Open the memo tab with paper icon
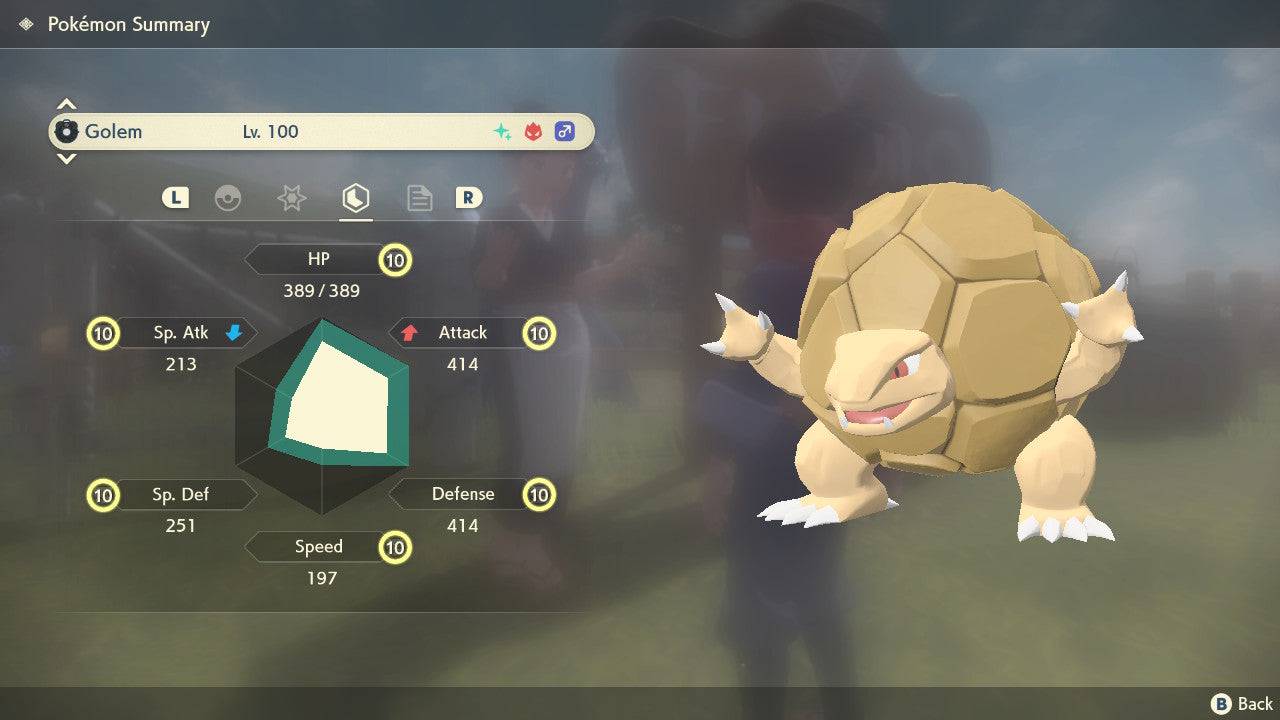Viewport: 1280px width, 720px height. tap(419, 197)
